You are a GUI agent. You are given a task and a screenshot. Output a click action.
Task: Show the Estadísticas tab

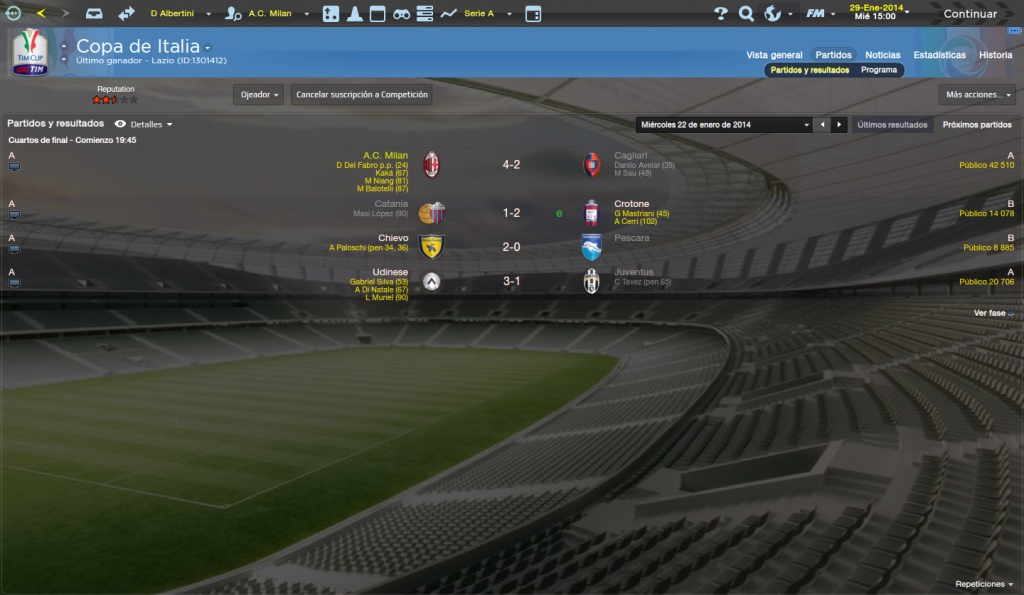pyautogui.click(x=939, y=55)
